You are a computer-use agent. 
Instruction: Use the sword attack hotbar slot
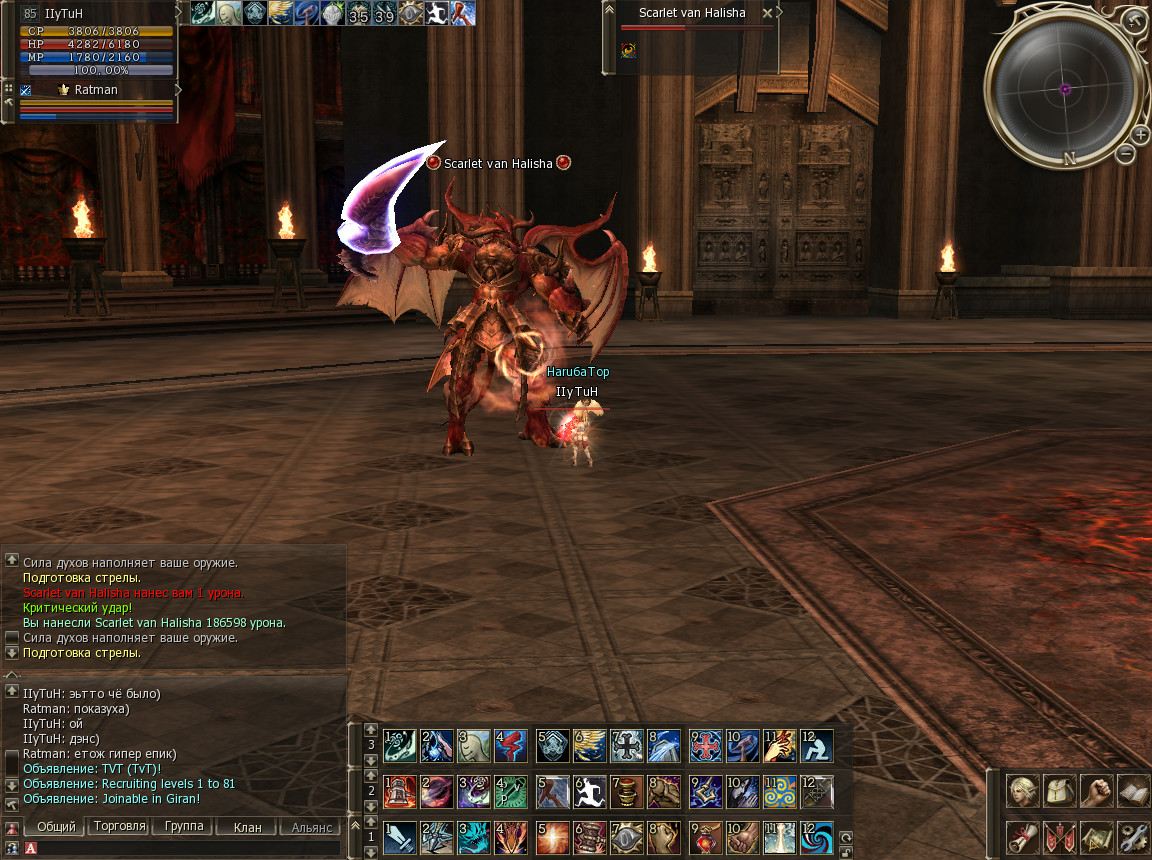tap(399, 837)
